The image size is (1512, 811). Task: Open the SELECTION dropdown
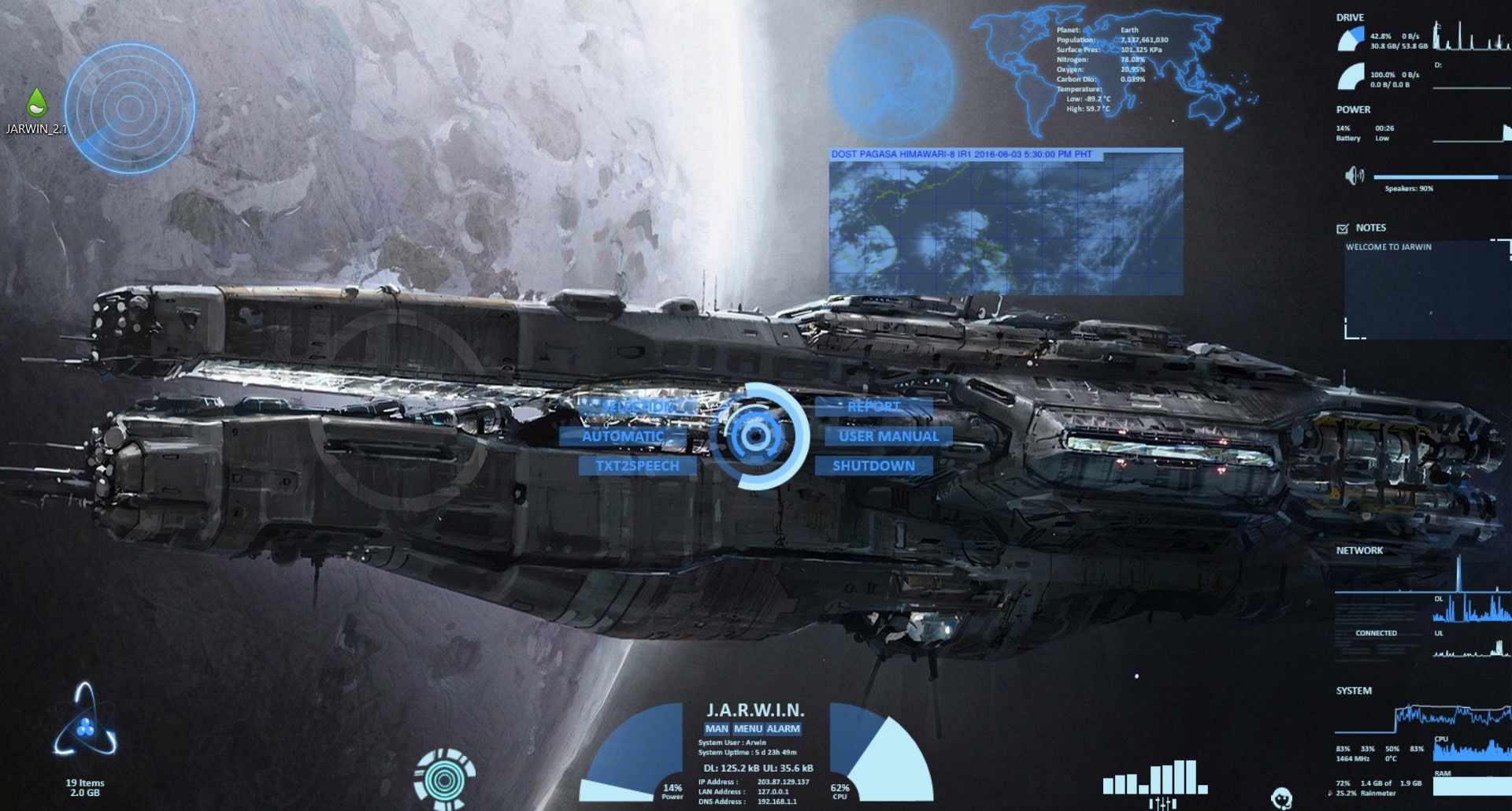(638, 405)
